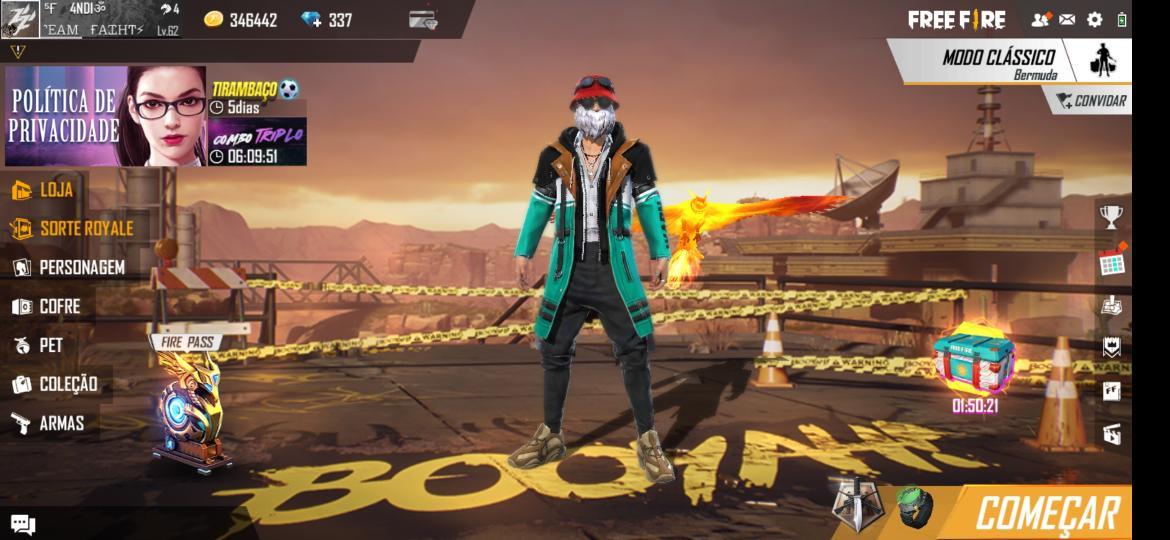Image resolution: width=1170 pixels, height=540 pixels.
Task: Open the chat speech bubble
Action: (x=22, y=524)
